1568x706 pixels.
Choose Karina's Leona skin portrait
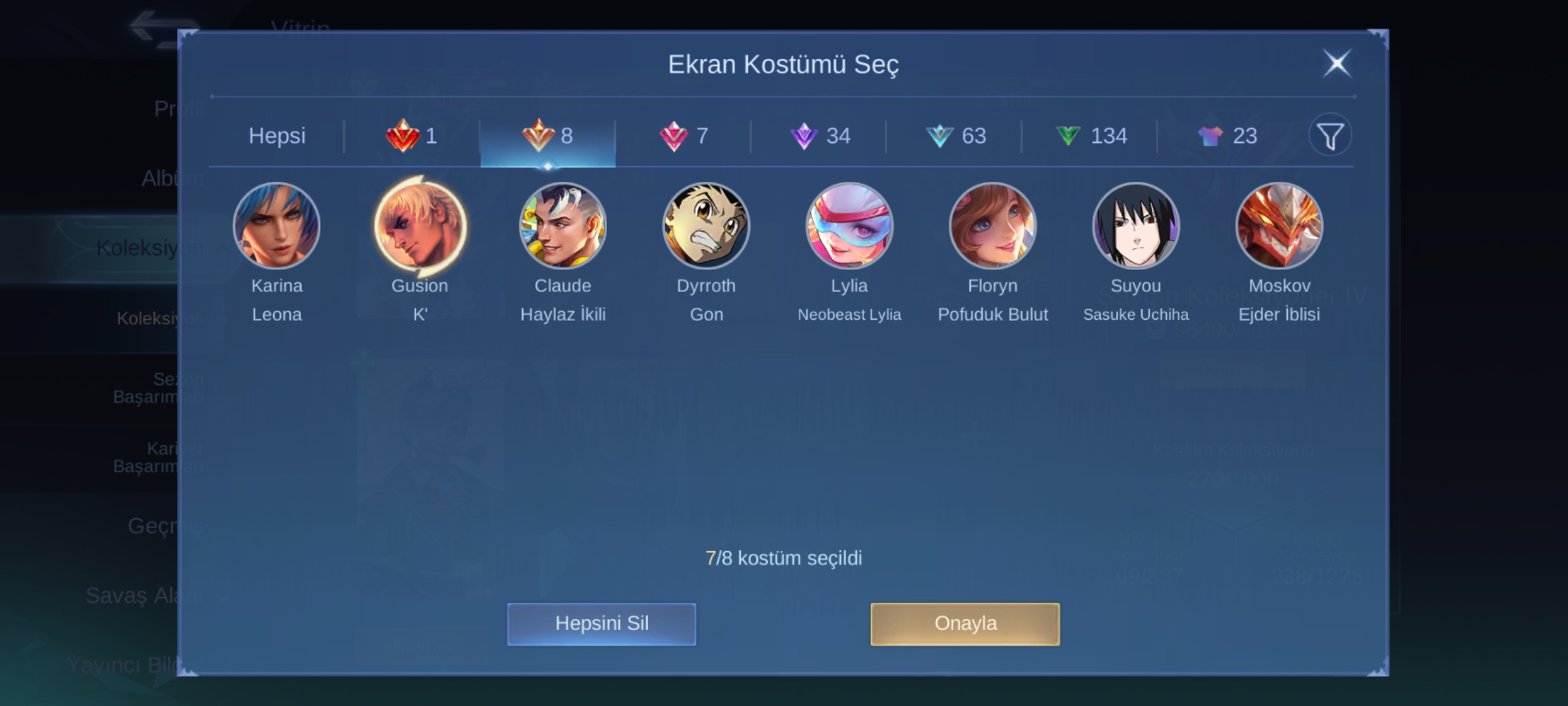pos(277,226)
